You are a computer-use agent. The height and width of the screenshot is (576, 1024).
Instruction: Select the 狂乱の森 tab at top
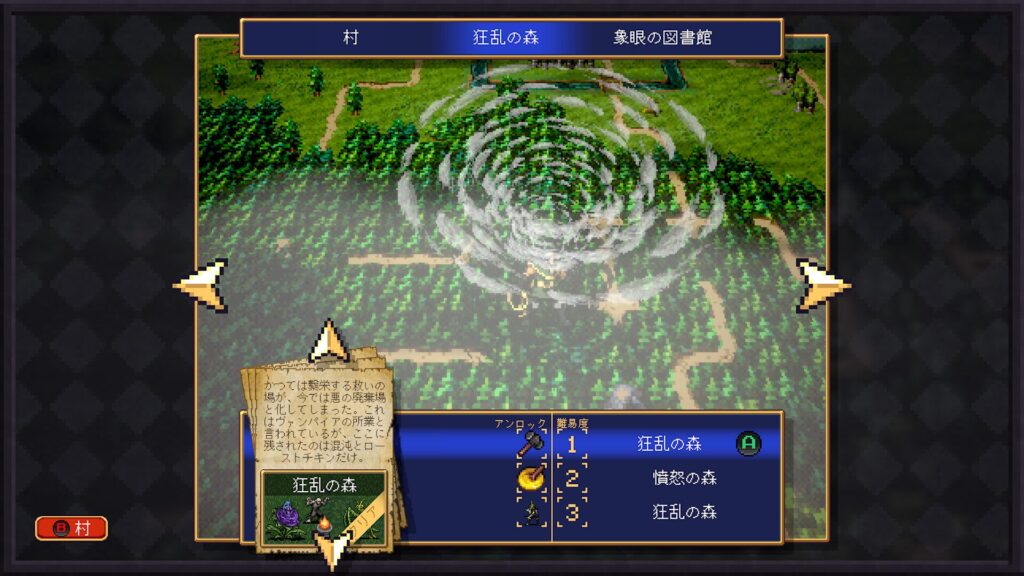coord(505,38)
